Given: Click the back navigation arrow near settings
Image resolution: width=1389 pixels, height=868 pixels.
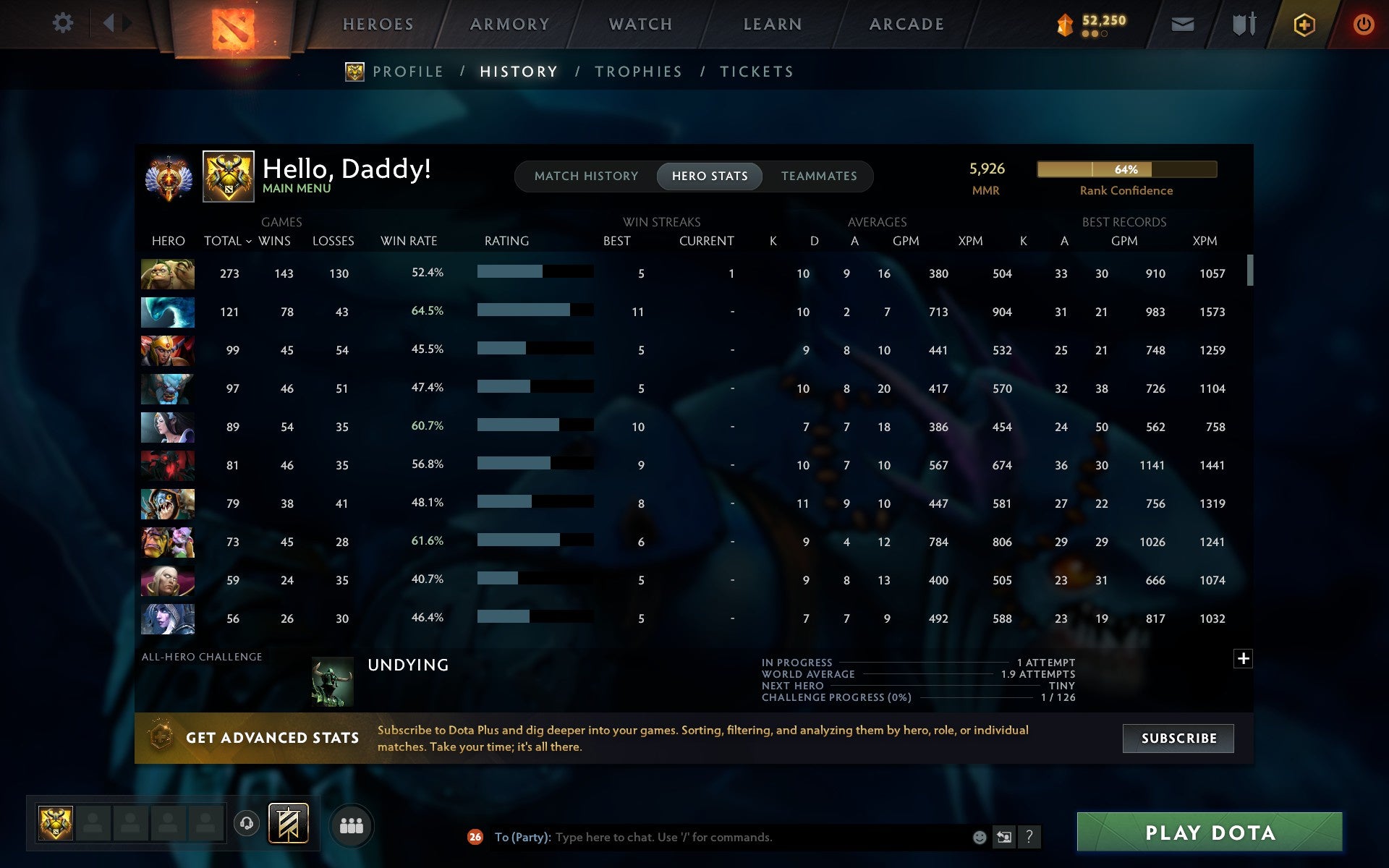Looking at the screenshot, I should tap(109, 23).
